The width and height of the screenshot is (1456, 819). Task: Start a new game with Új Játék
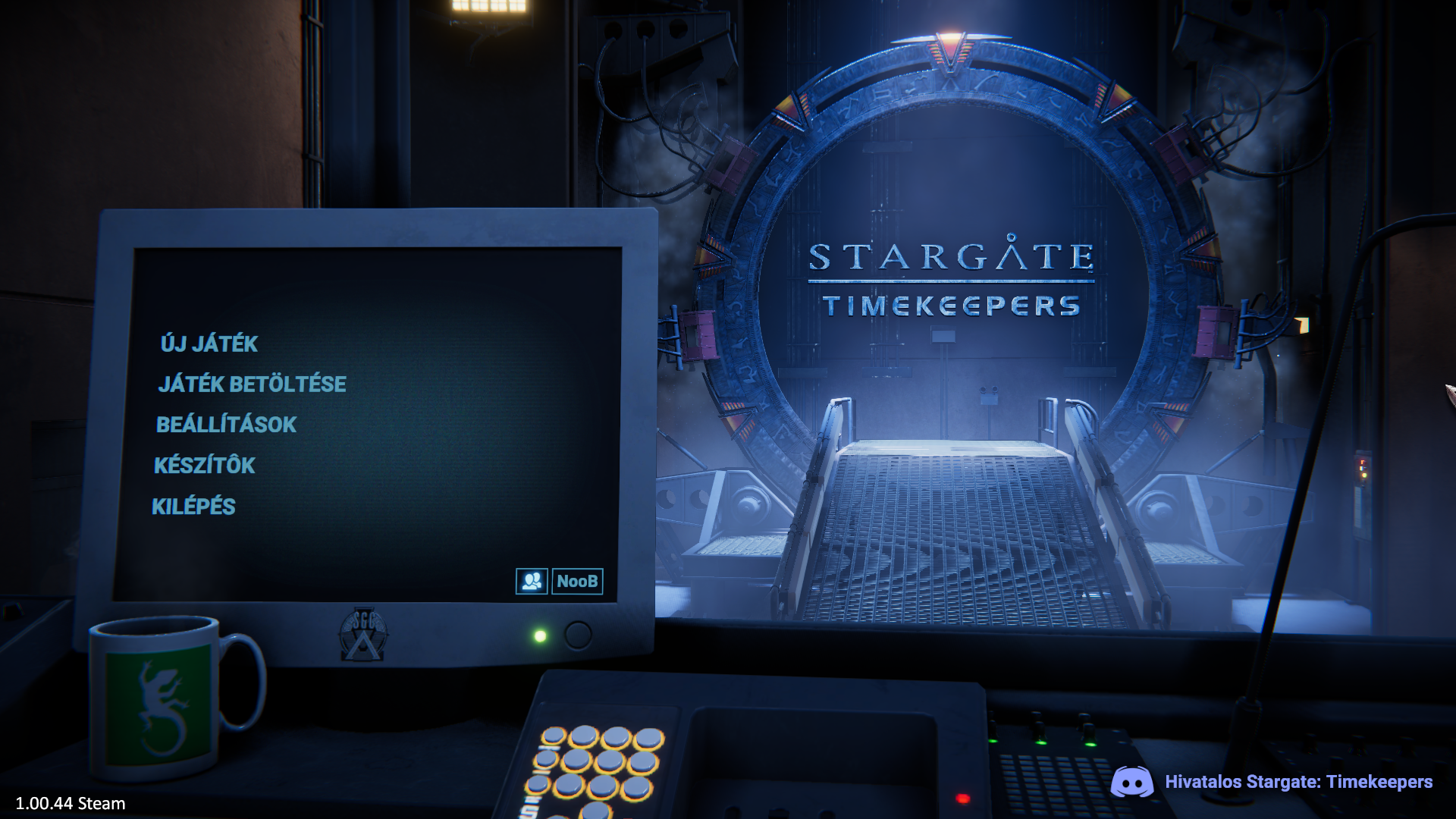pos(209,344)
